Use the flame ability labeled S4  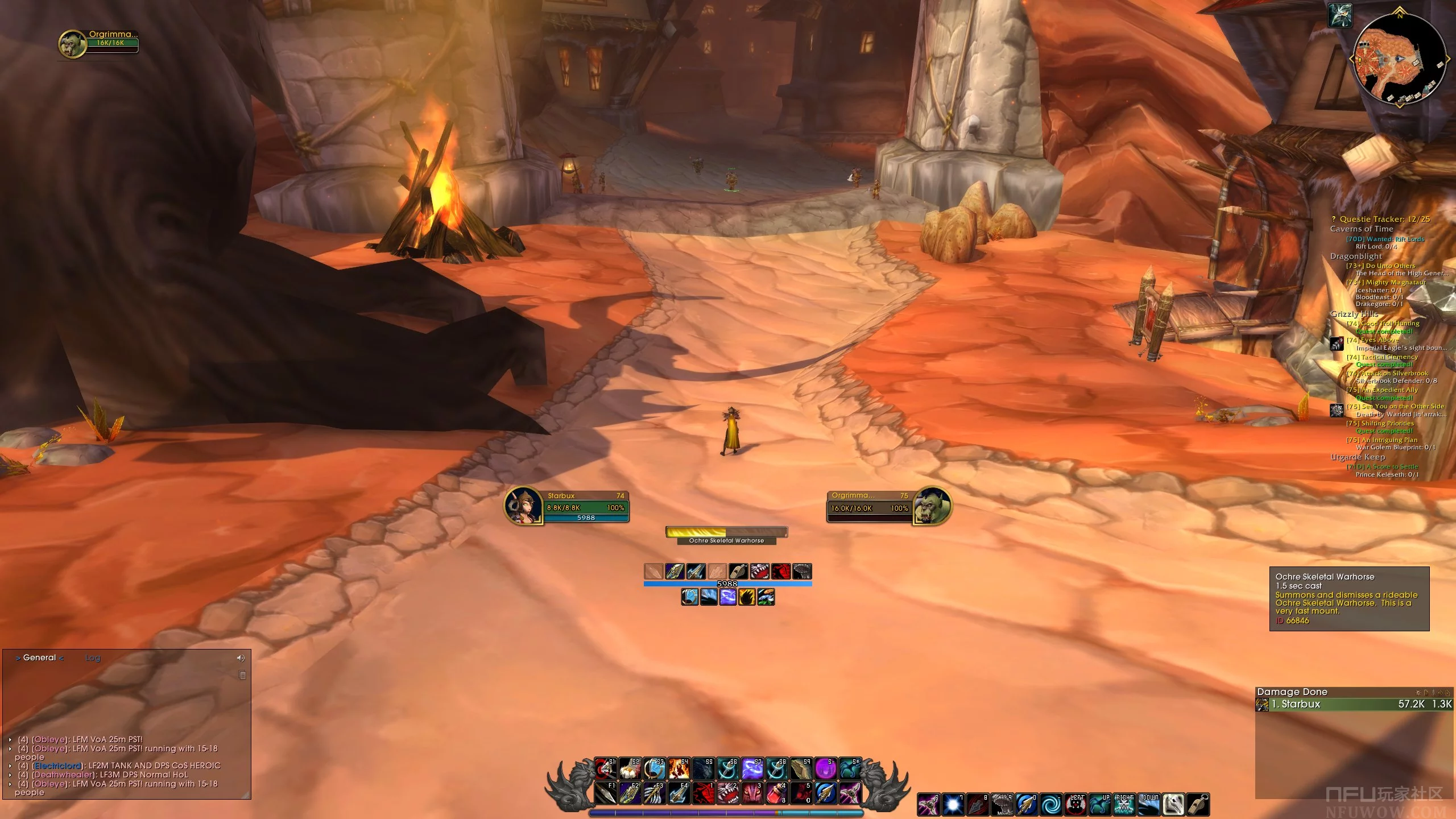click(x=679, y=769)
